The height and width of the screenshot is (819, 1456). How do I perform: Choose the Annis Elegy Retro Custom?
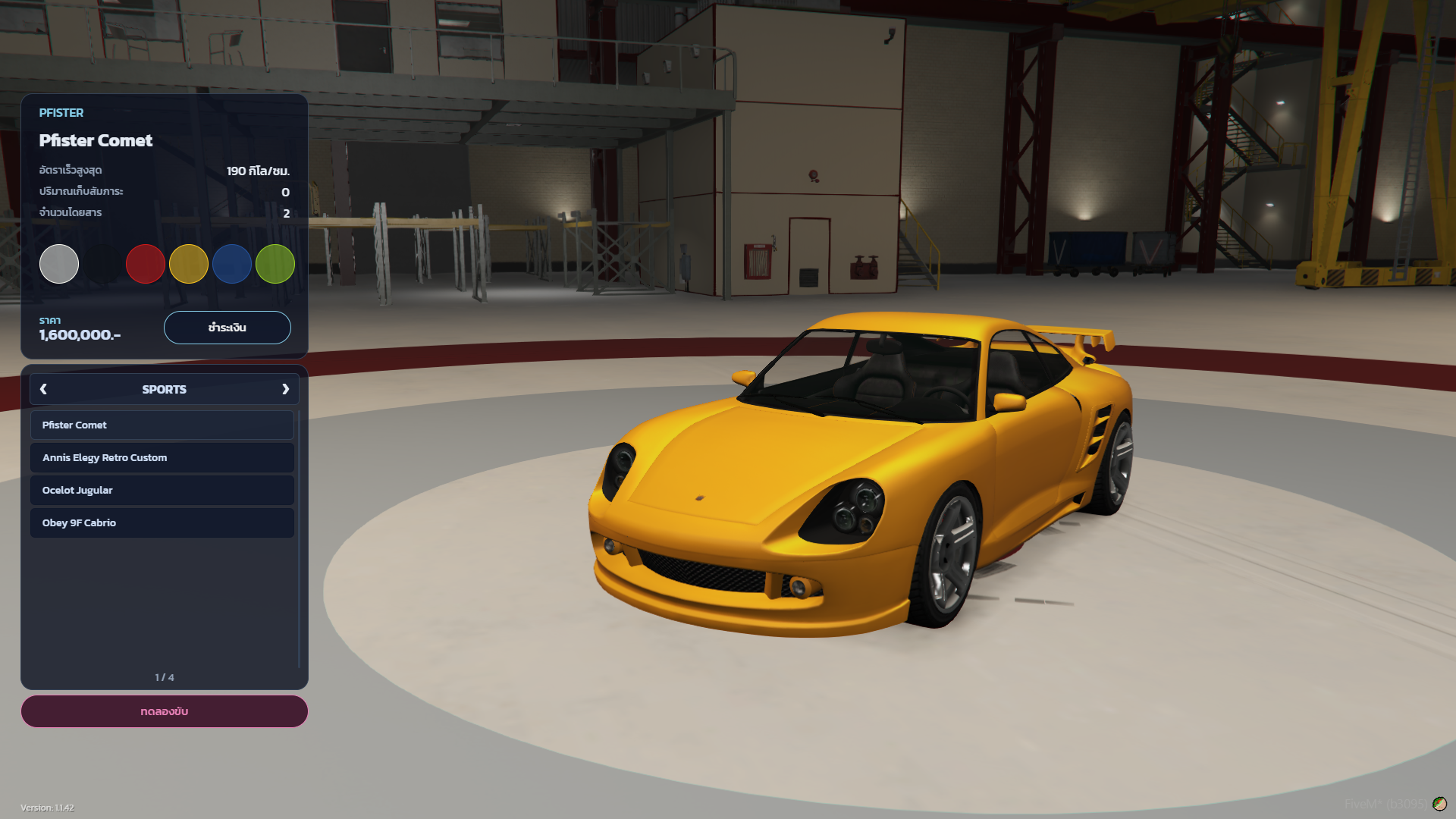point(162,458)
